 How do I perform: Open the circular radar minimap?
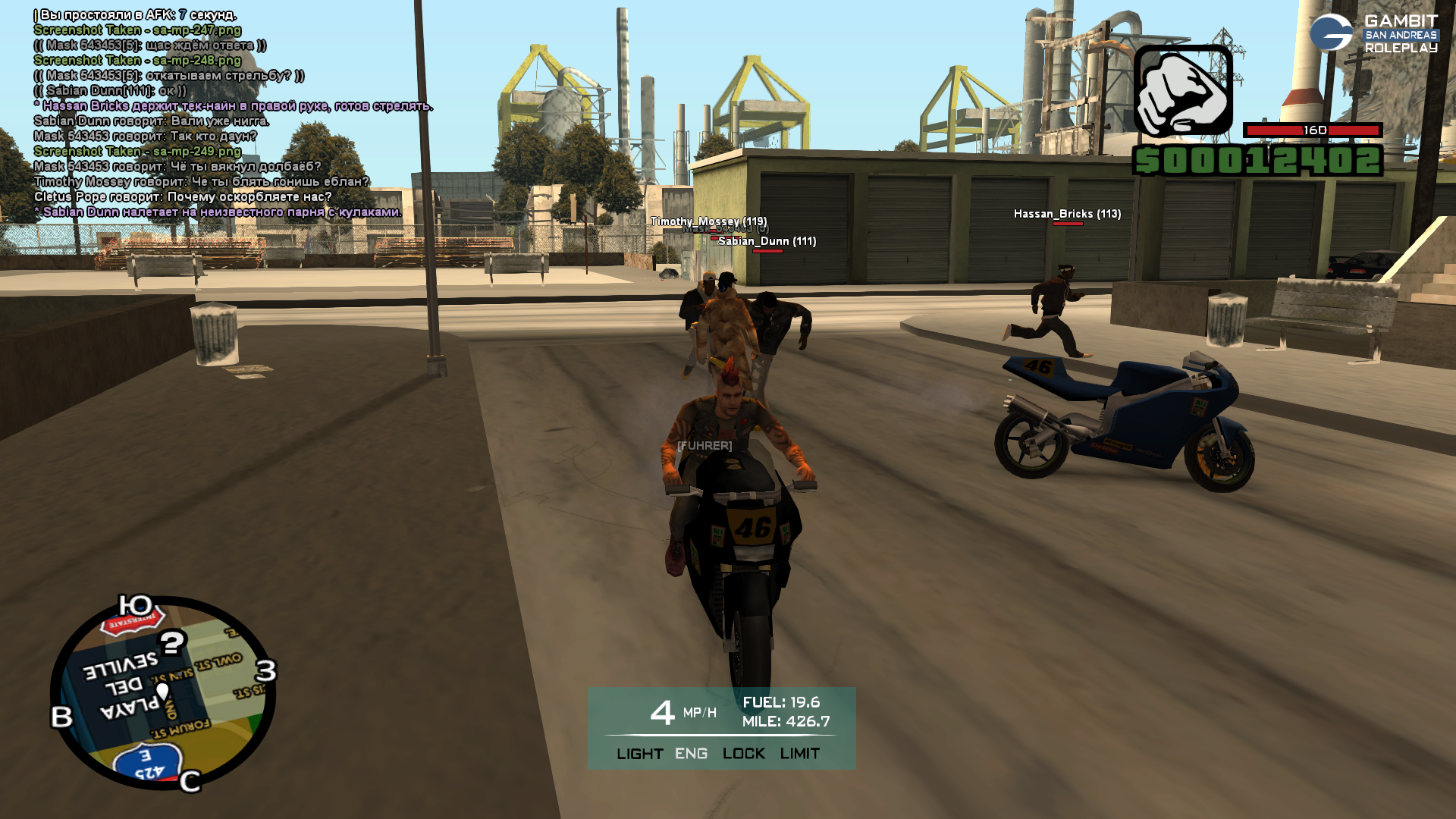click(x=163, y=693)
